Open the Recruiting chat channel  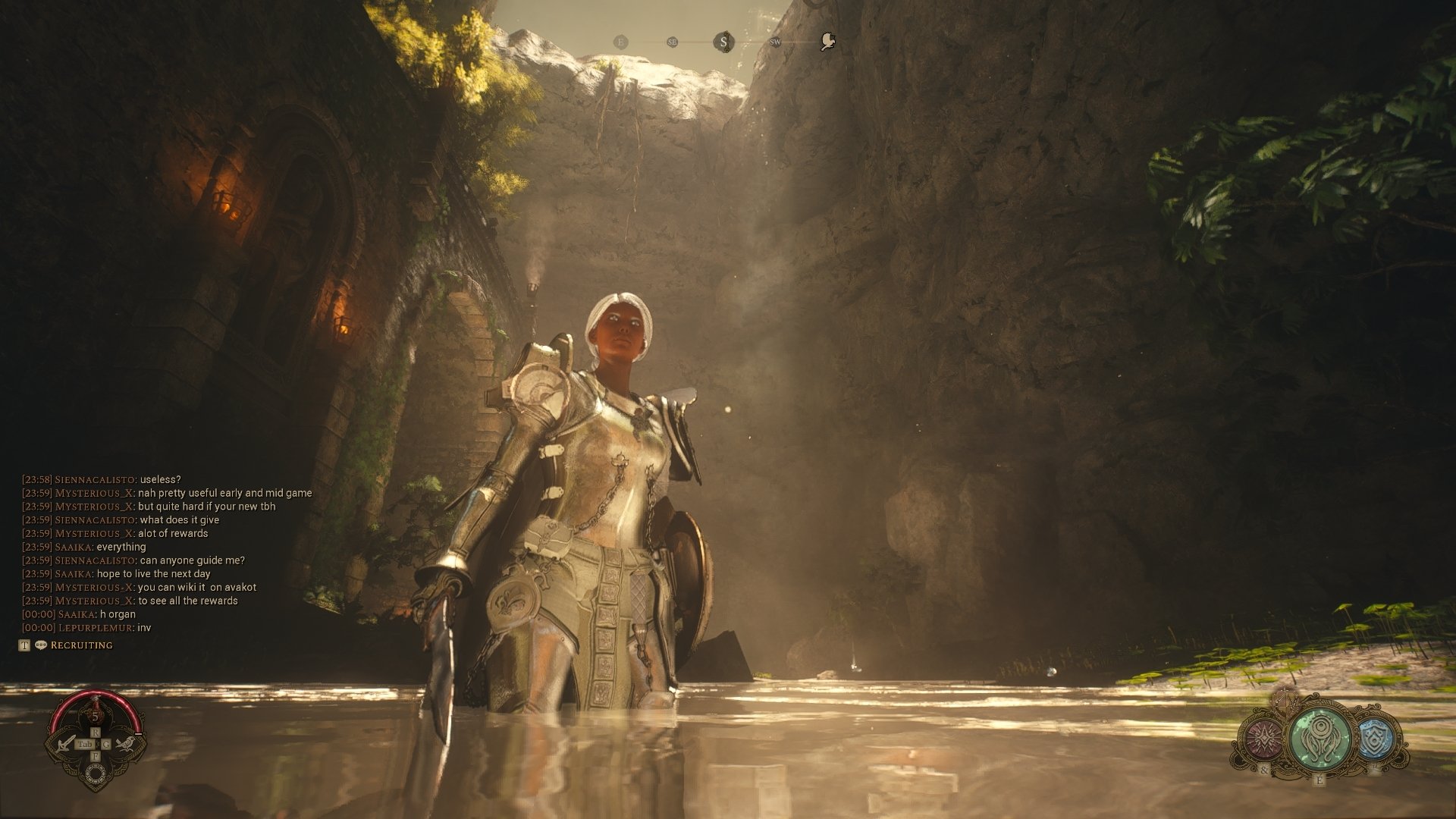pyautogui.click(x=81, y=645)
